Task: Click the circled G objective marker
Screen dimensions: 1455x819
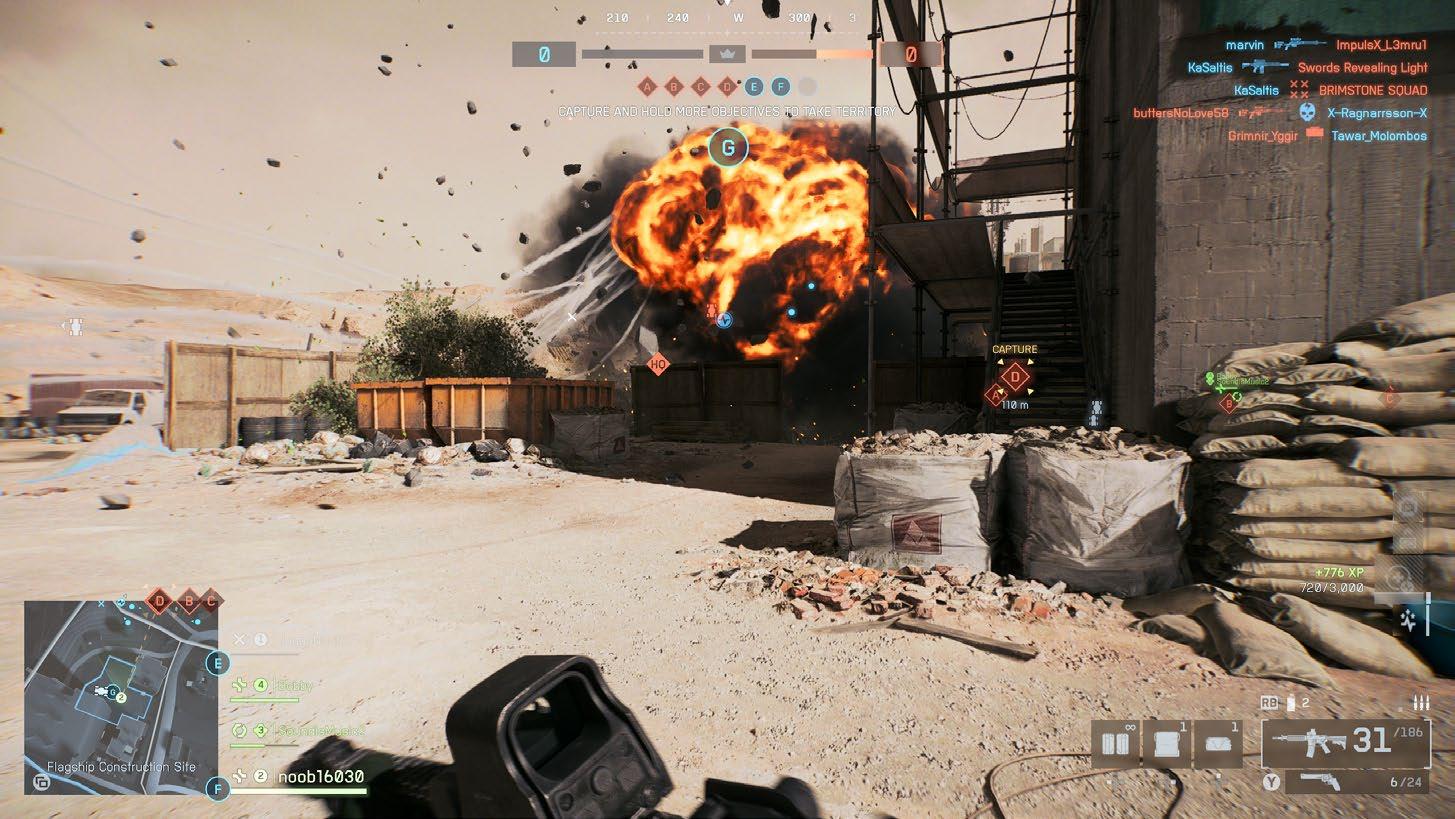Action: pyautogui.click(x=727, y=148)
